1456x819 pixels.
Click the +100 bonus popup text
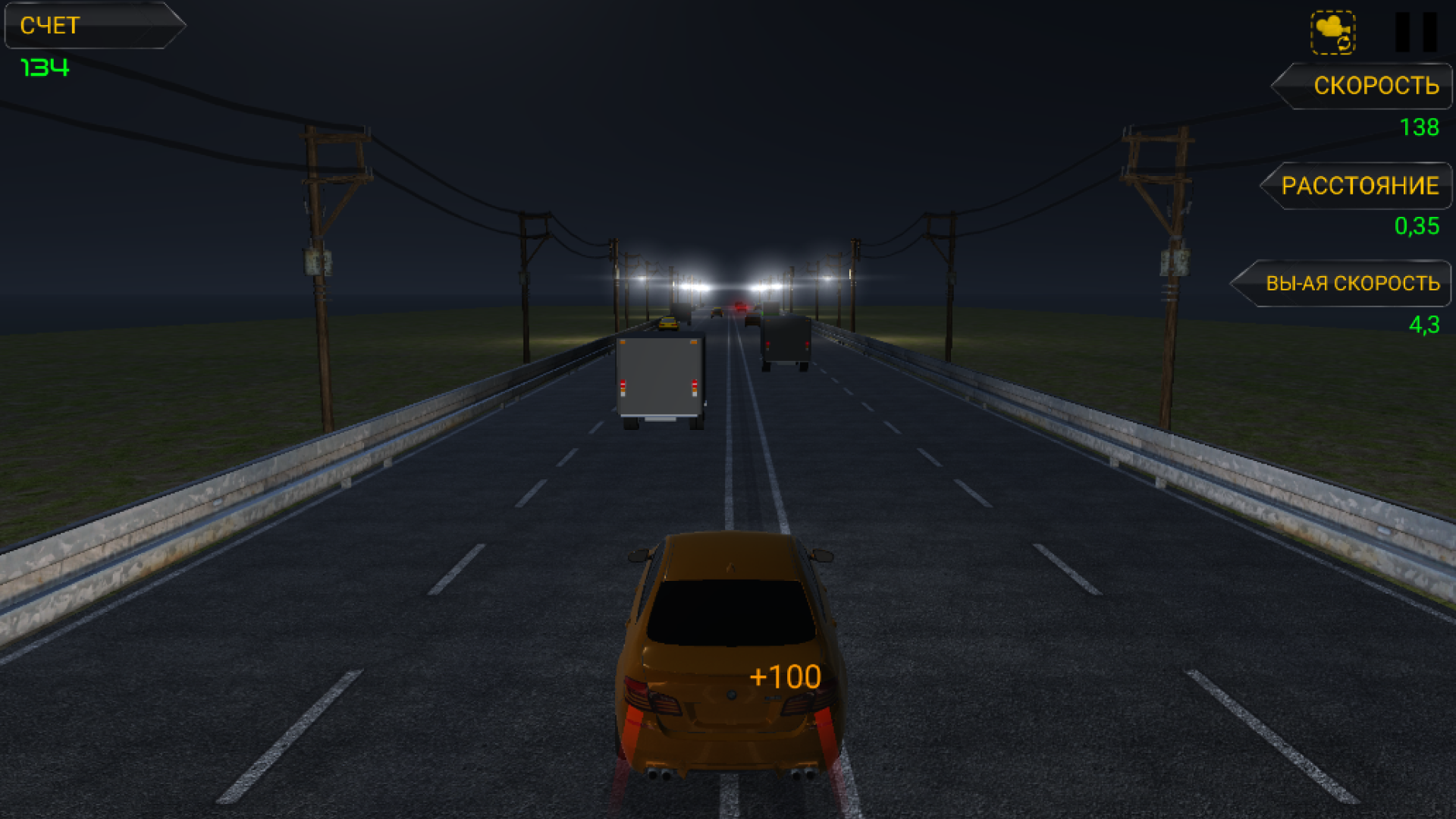[784, 676]
